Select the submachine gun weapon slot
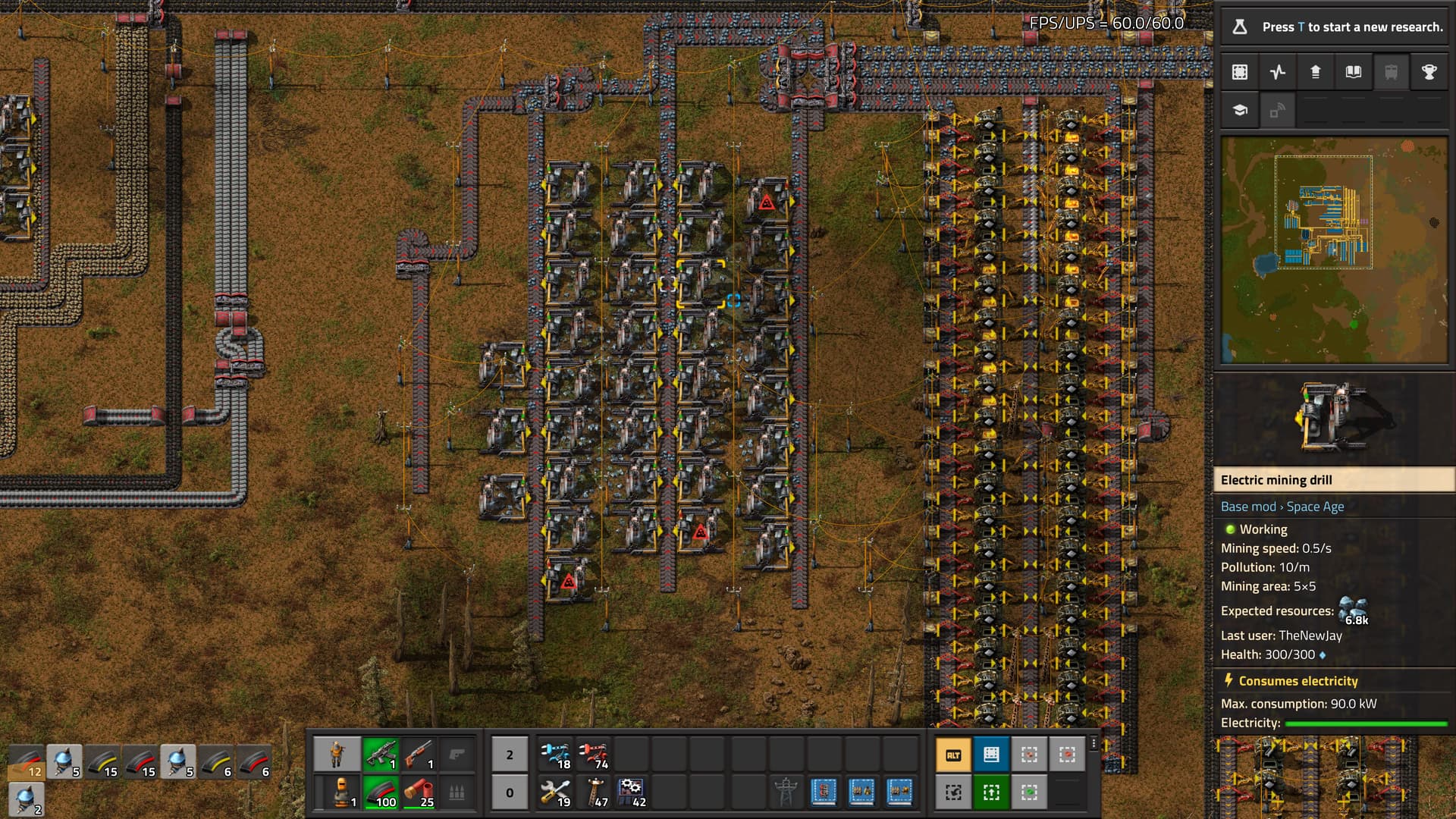The width and height of the screenshot is (1456, 819). point(381,755)
